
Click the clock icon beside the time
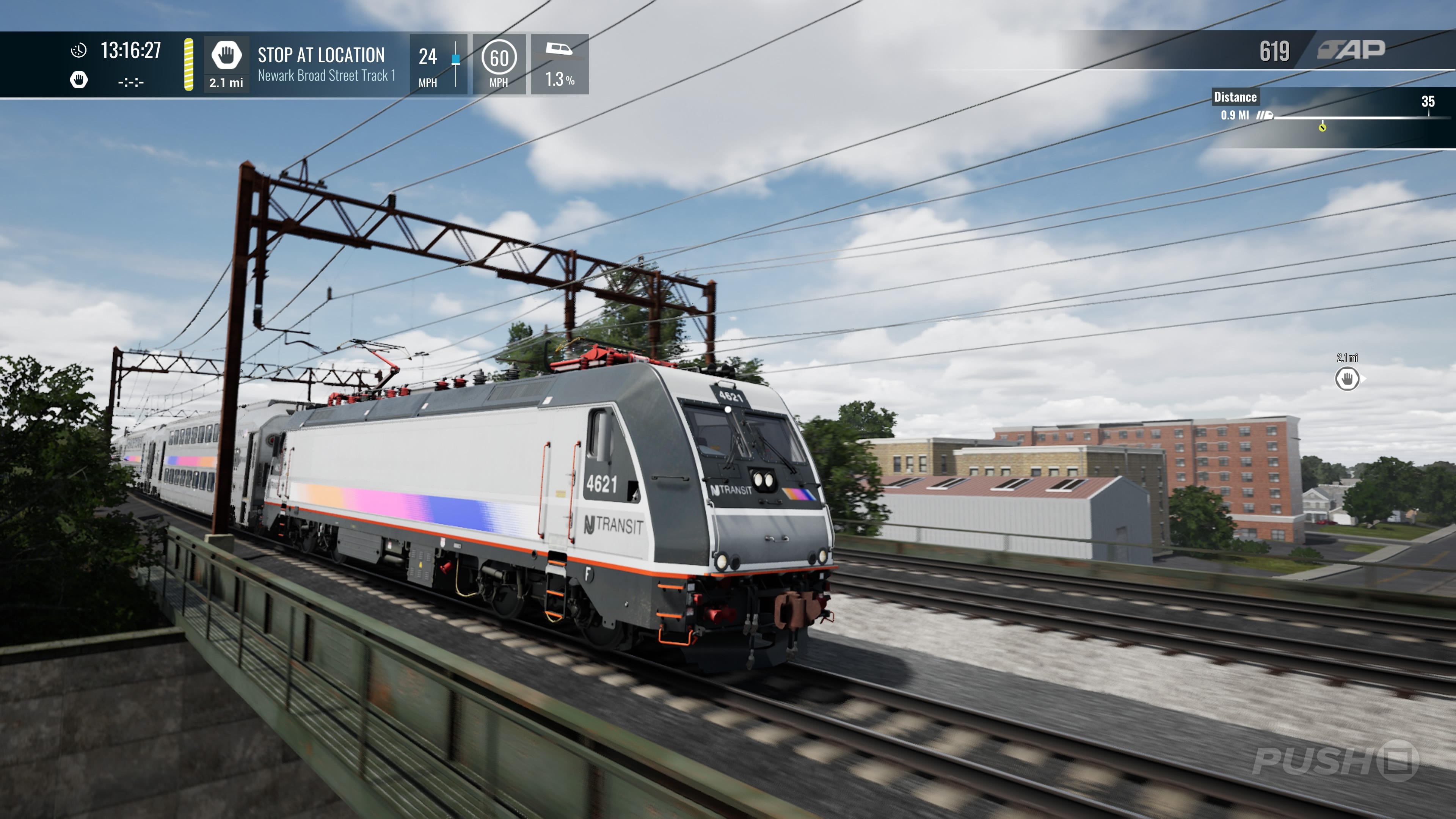pyautogui.click(x=78, y=50)
